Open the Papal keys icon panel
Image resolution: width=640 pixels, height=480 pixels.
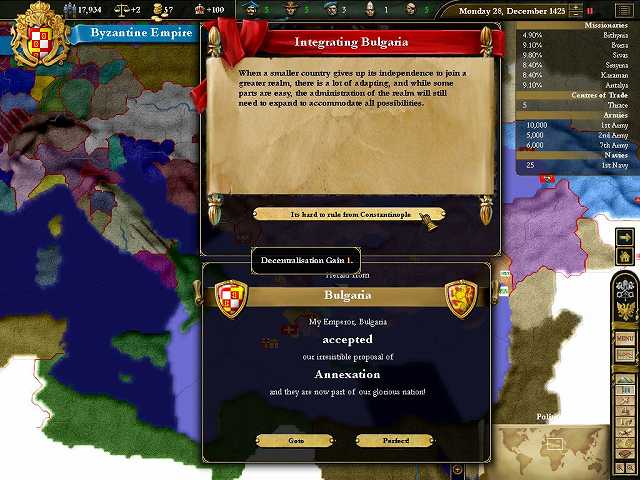(x=625, y=287)
